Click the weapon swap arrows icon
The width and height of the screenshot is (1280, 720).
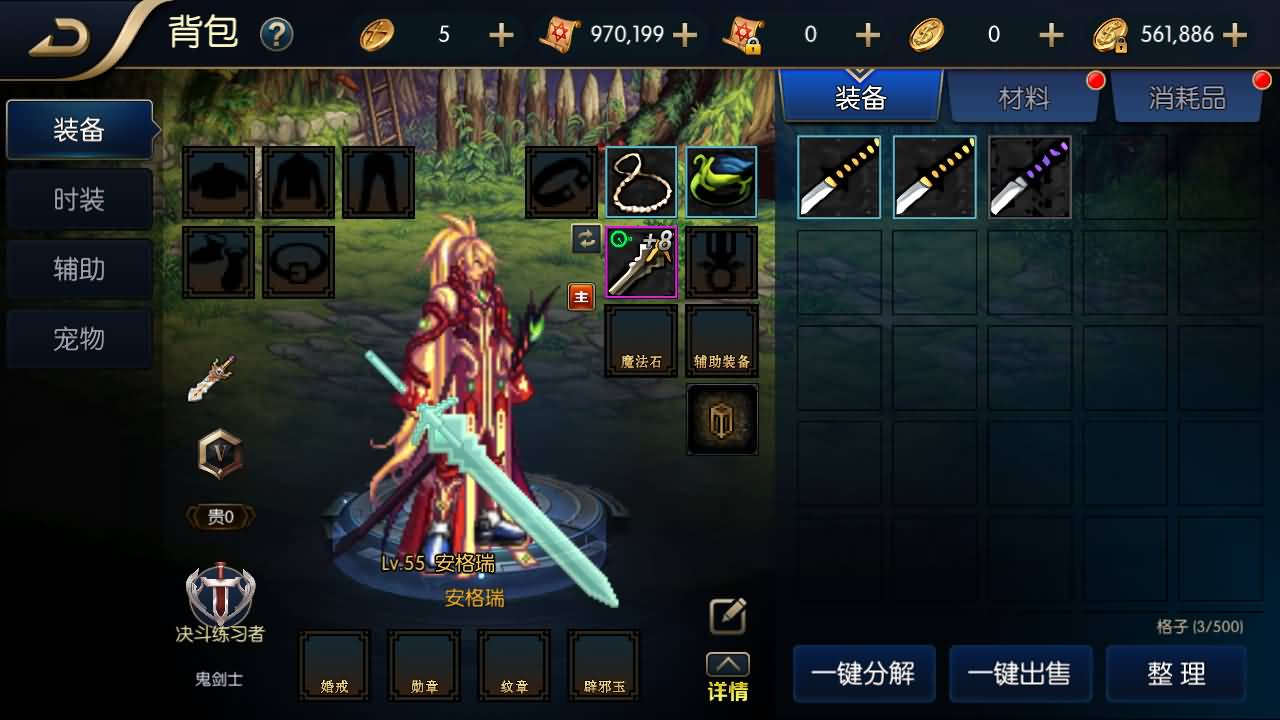click(x=585, y=240)
